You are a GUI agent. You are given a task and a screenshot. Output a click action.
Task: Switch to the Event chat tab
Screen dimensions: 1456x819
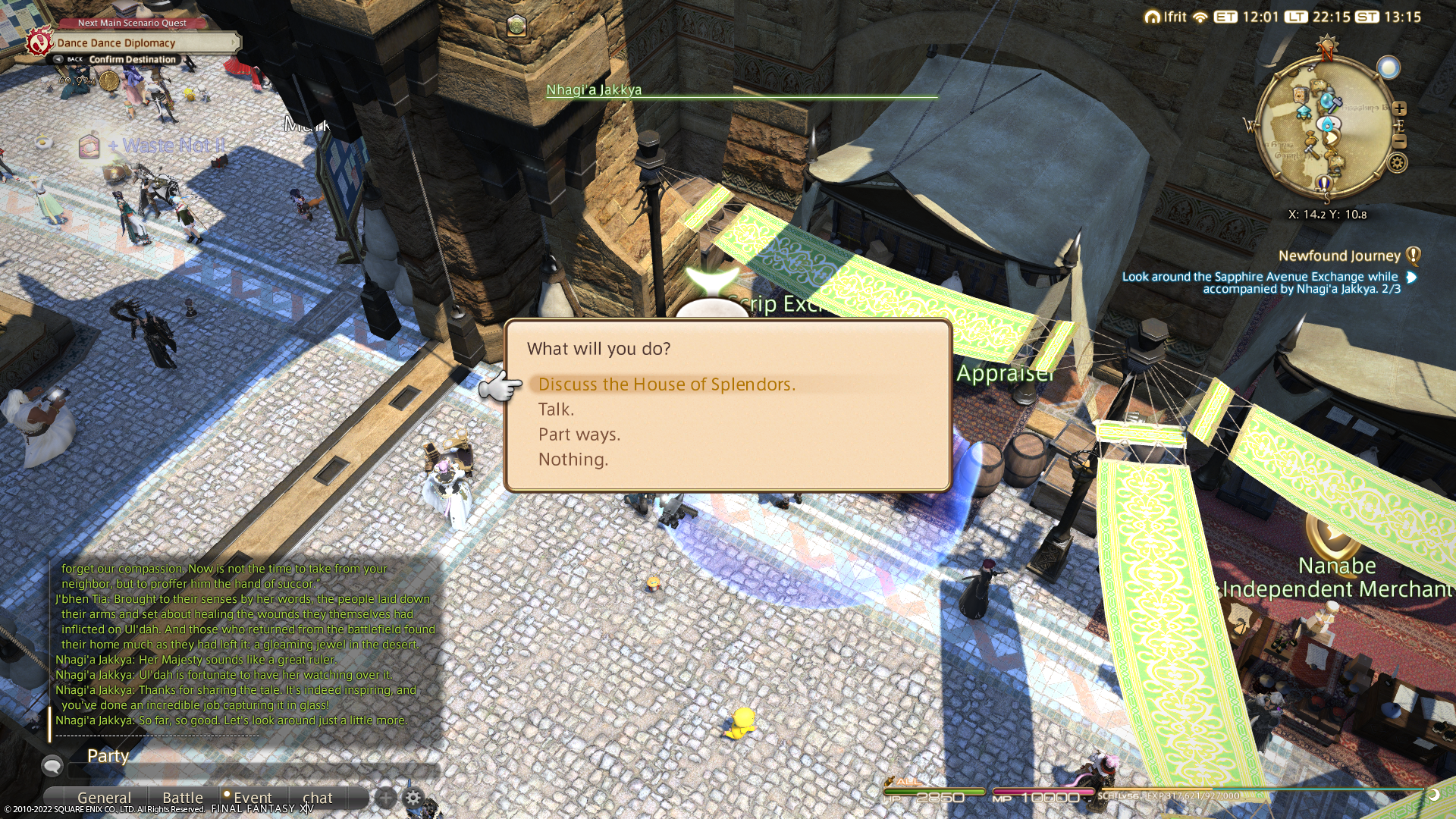click(x=252, y=798)
